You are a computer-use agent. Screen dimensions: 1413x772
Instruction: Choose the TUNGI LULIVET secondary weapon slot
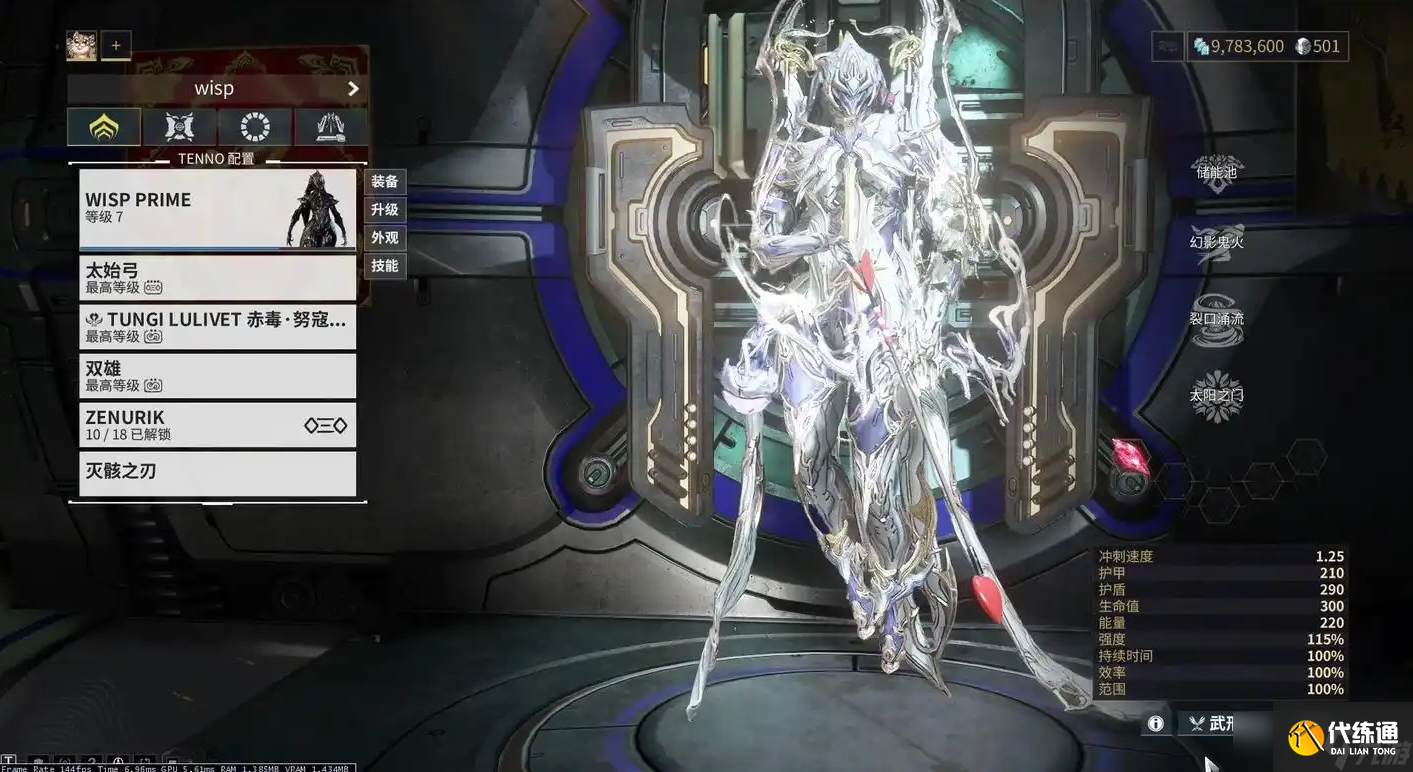pyautogui.click(x=217, y=327)
